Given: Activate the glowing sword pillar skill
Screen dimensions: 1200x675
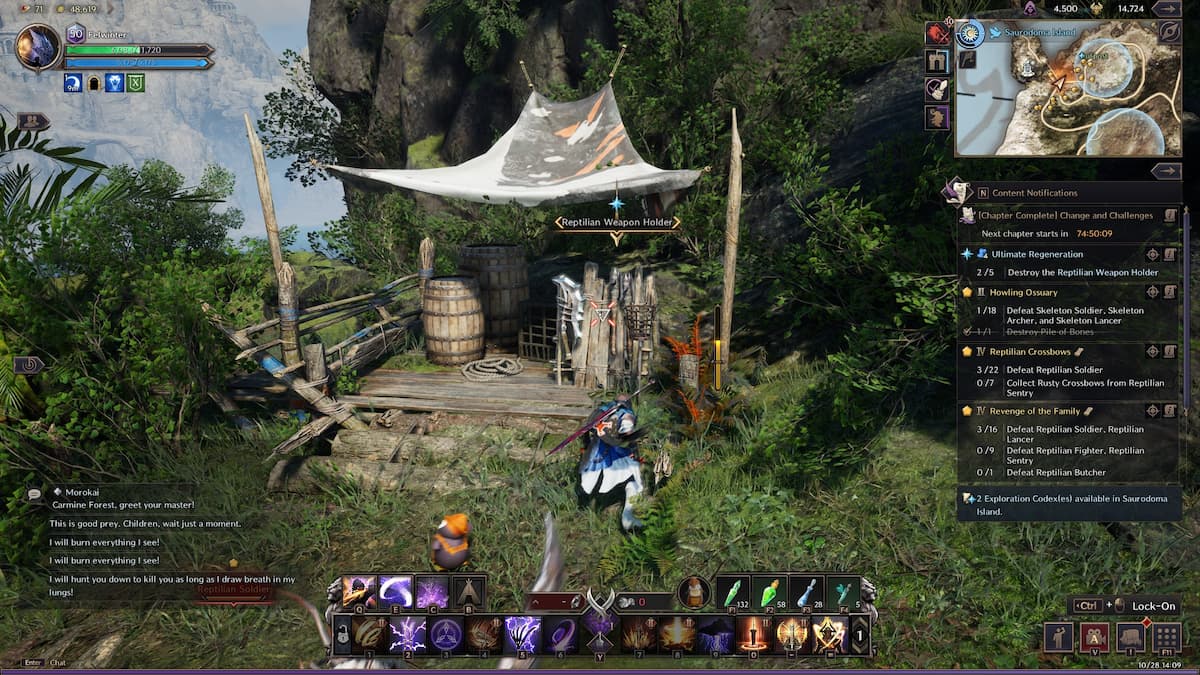Looking at the screenshot, I should (752, 634).
